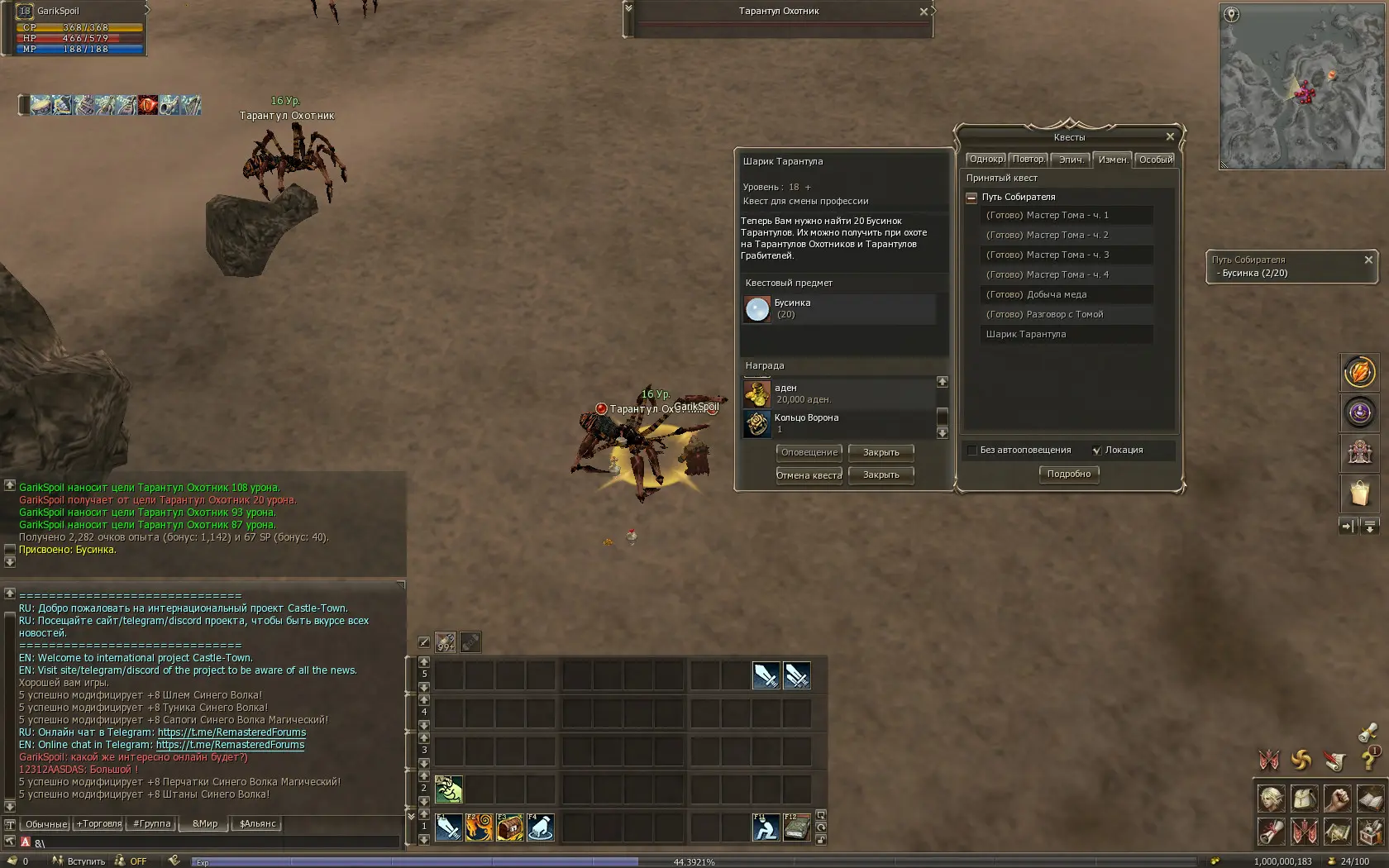This screenshot has width=1389, height=868.
Task: Select the Шарик Тарантула quest entry
Action: click(x=1025, y=334)
